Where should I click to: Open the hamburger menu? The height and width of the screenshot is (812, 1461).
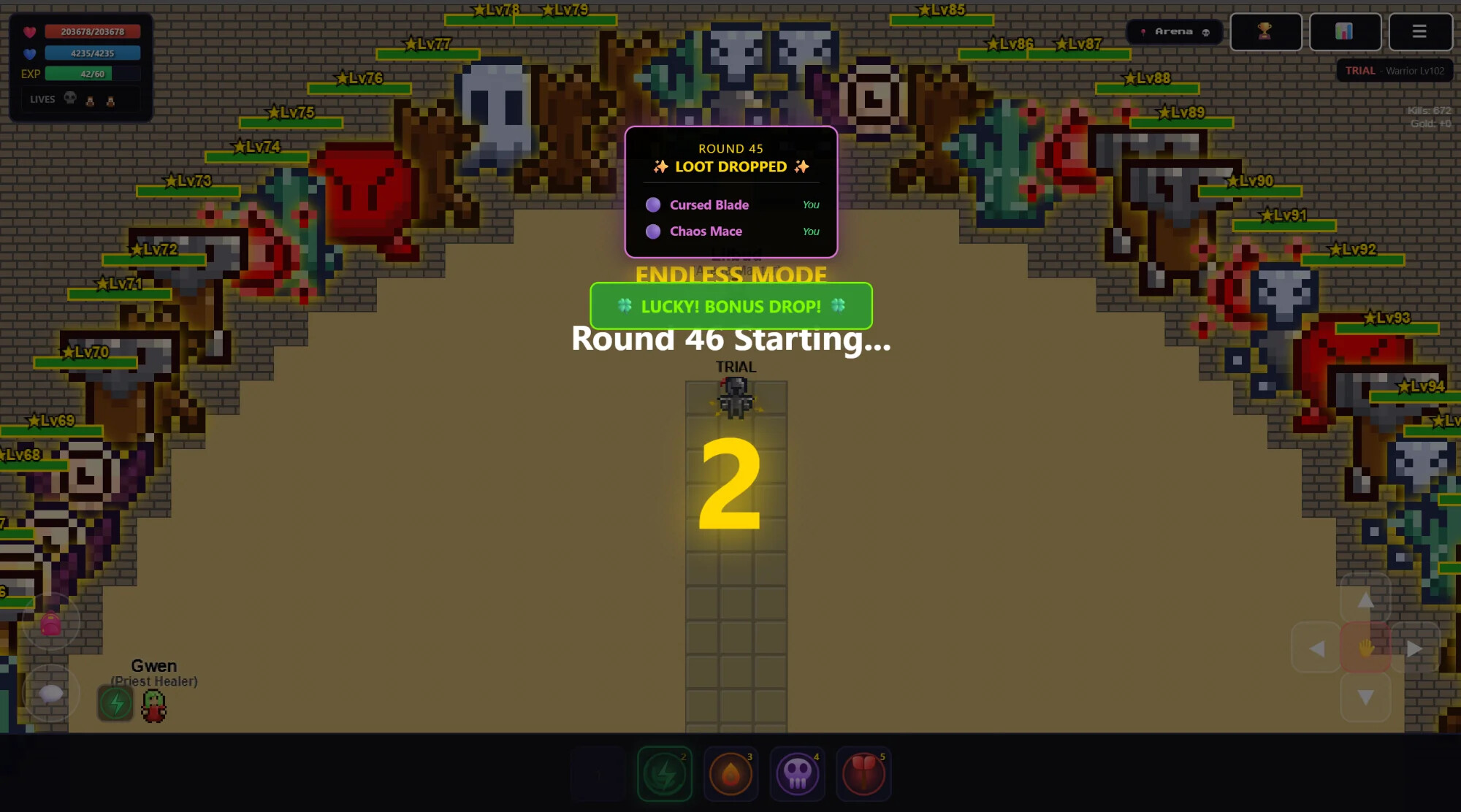pos(1420,31)
